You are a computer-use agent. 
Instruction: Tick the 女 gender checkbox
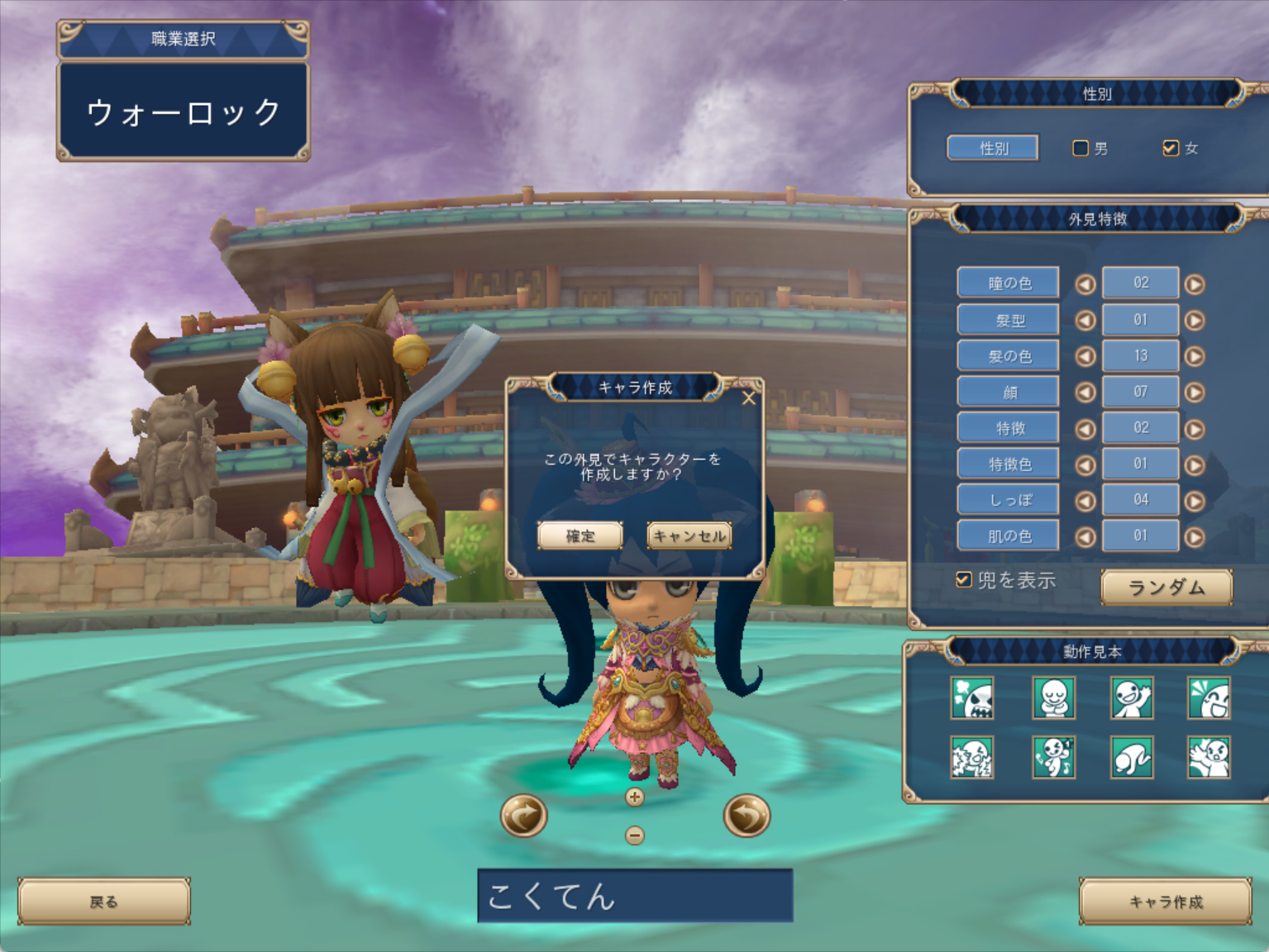pos(1170,148)
